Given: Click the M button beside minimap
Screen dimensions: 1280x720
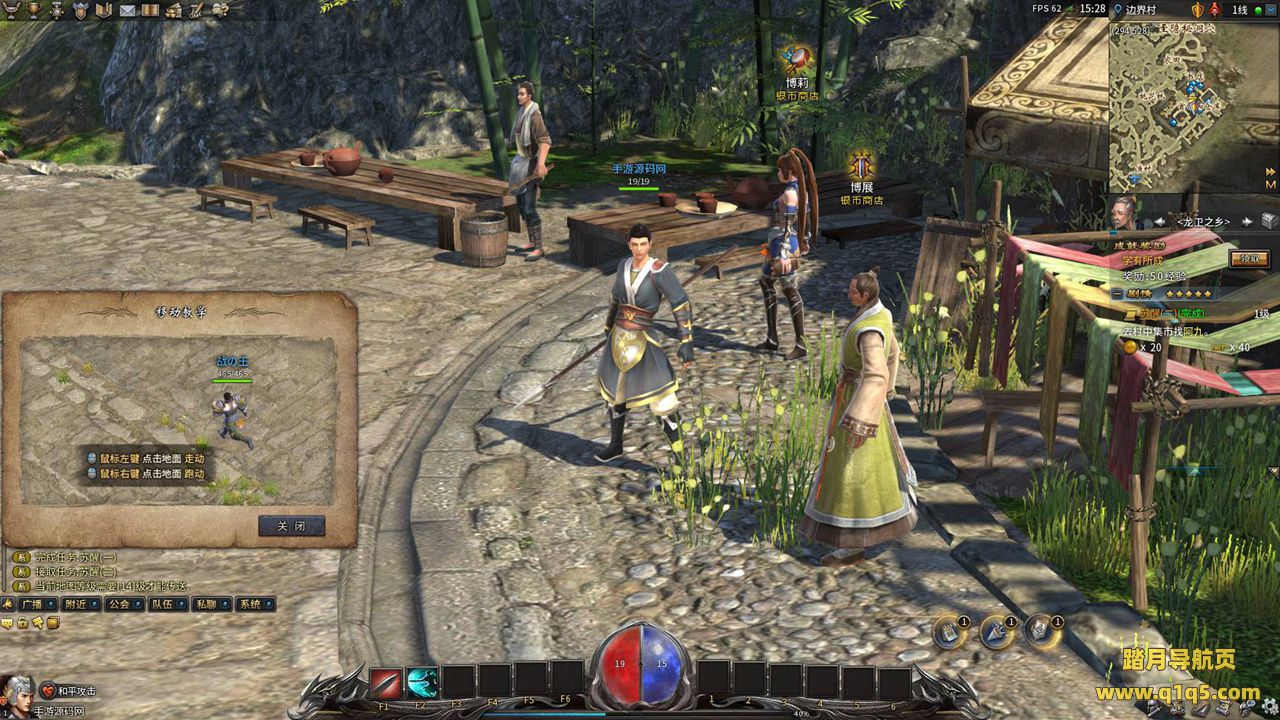Looking at the screenshot, I should tap(1270, 184).
